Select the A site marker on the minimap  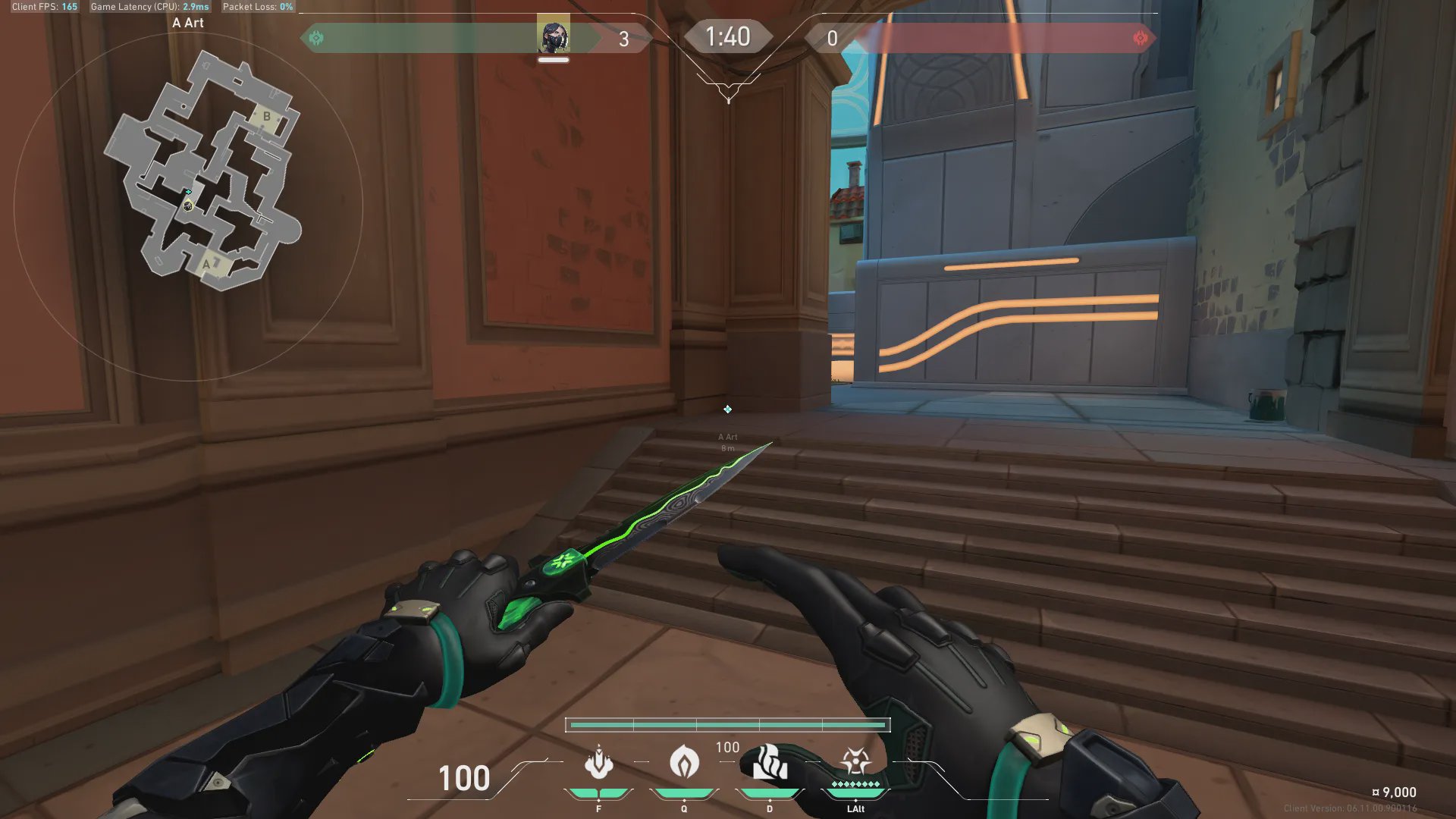pos(206,264)
